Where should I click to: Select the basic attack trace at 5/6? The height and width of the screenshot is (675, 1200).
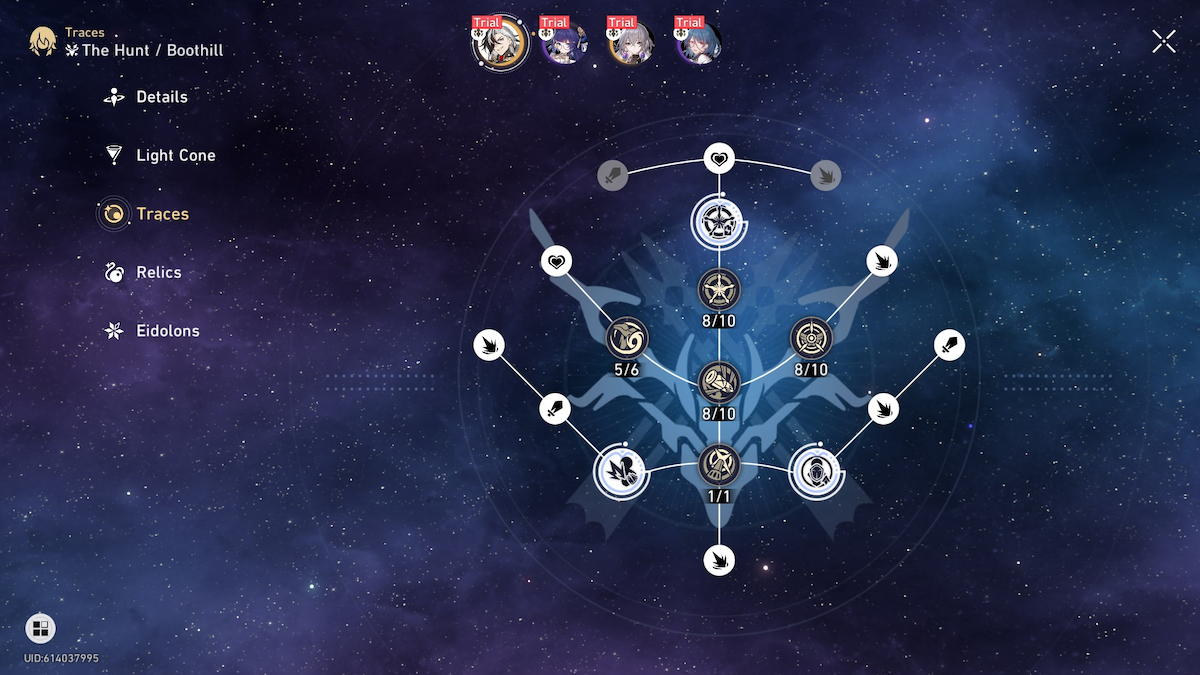[627, 339]
